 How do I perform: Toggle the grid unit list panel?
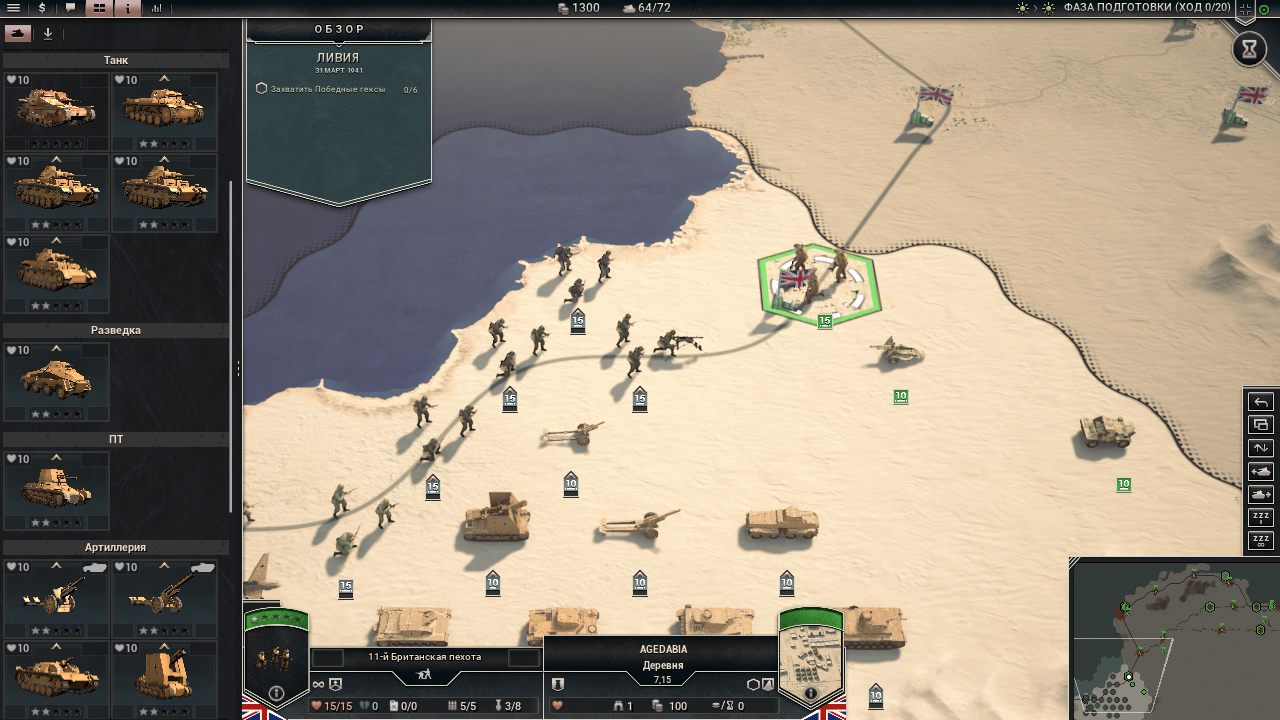click(99, 8)
